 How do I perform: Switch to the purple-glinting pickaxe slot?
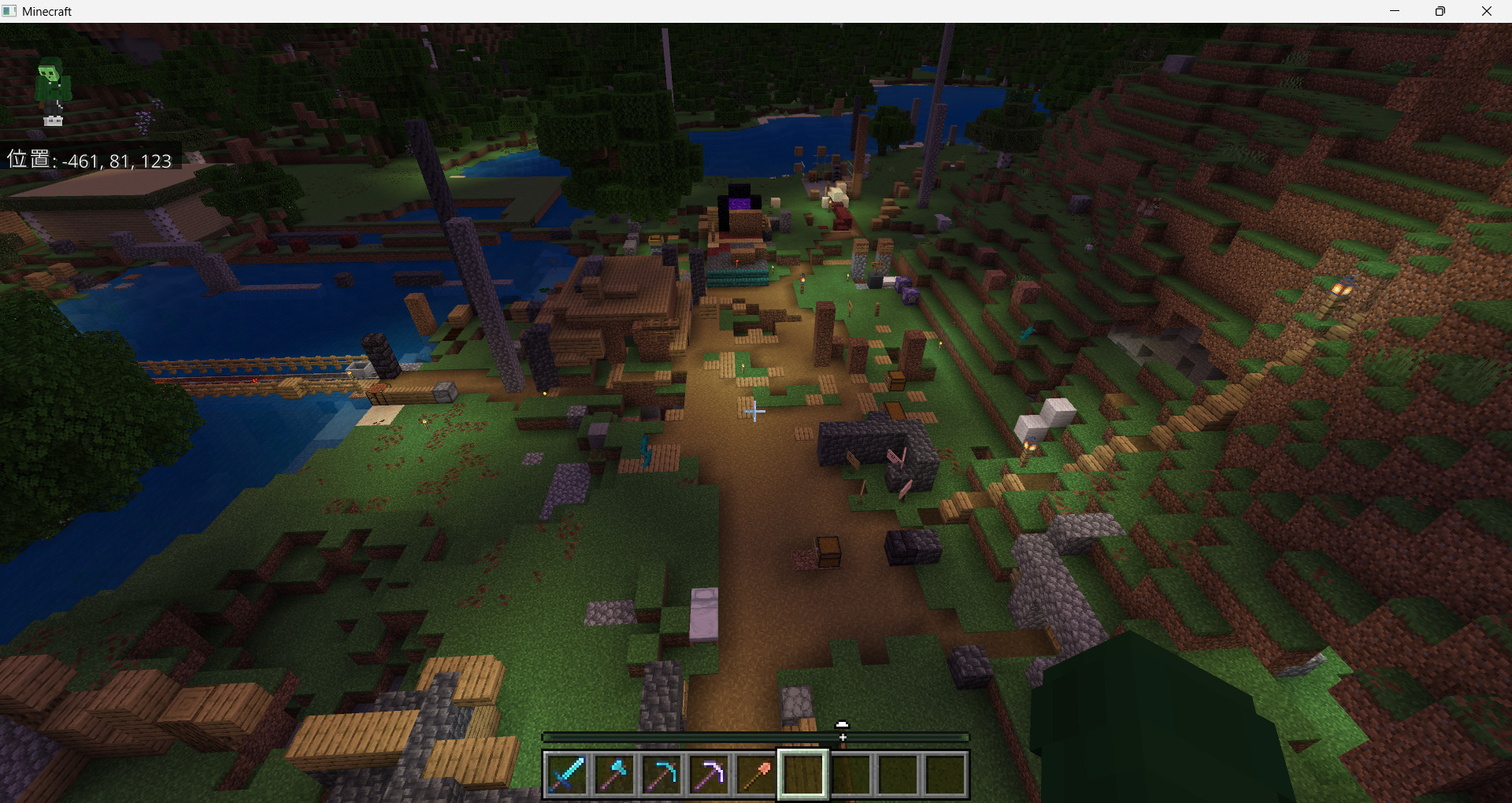click(709, 774)
